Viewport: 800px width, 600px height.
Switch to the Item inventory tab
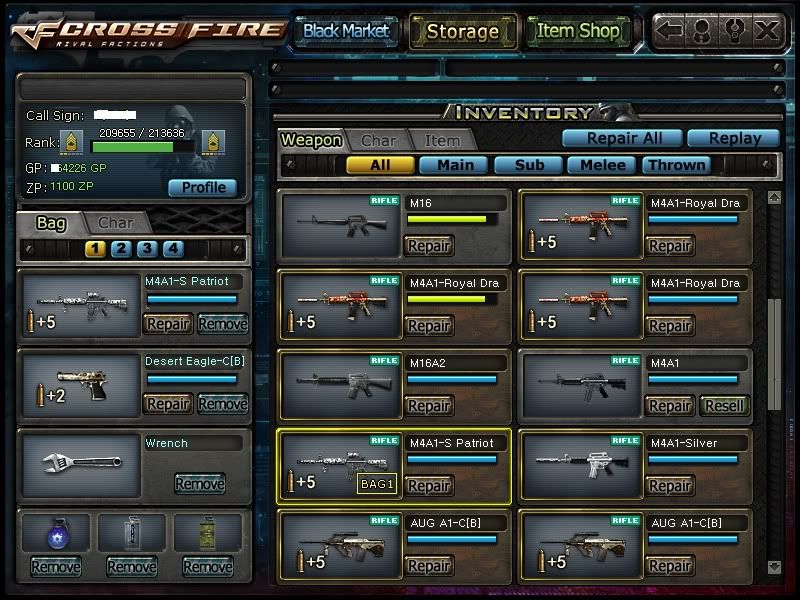coord(442,141)
